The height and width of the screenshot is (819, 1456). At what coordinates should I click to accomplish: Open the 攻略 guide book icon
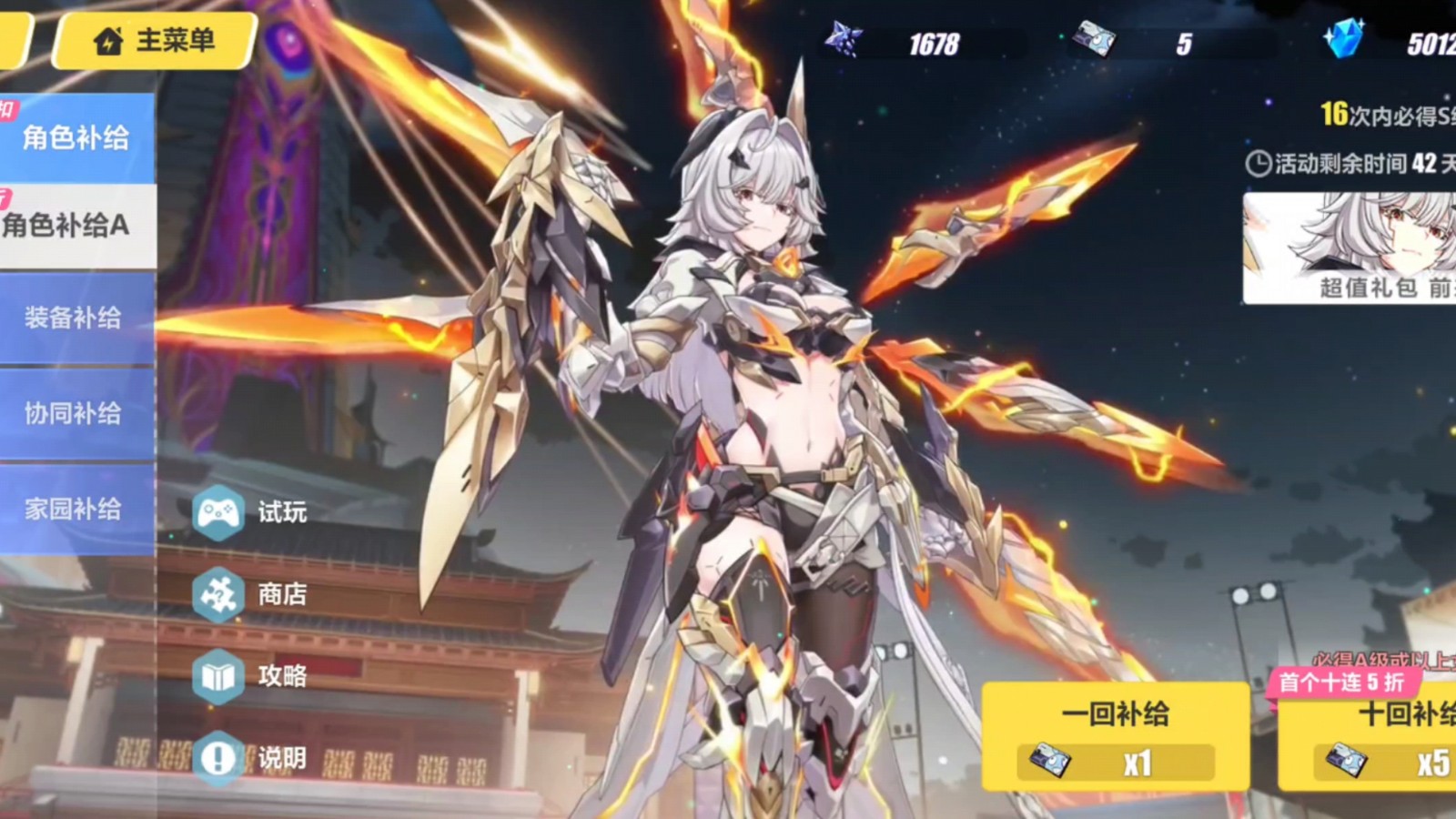[217, 677]
